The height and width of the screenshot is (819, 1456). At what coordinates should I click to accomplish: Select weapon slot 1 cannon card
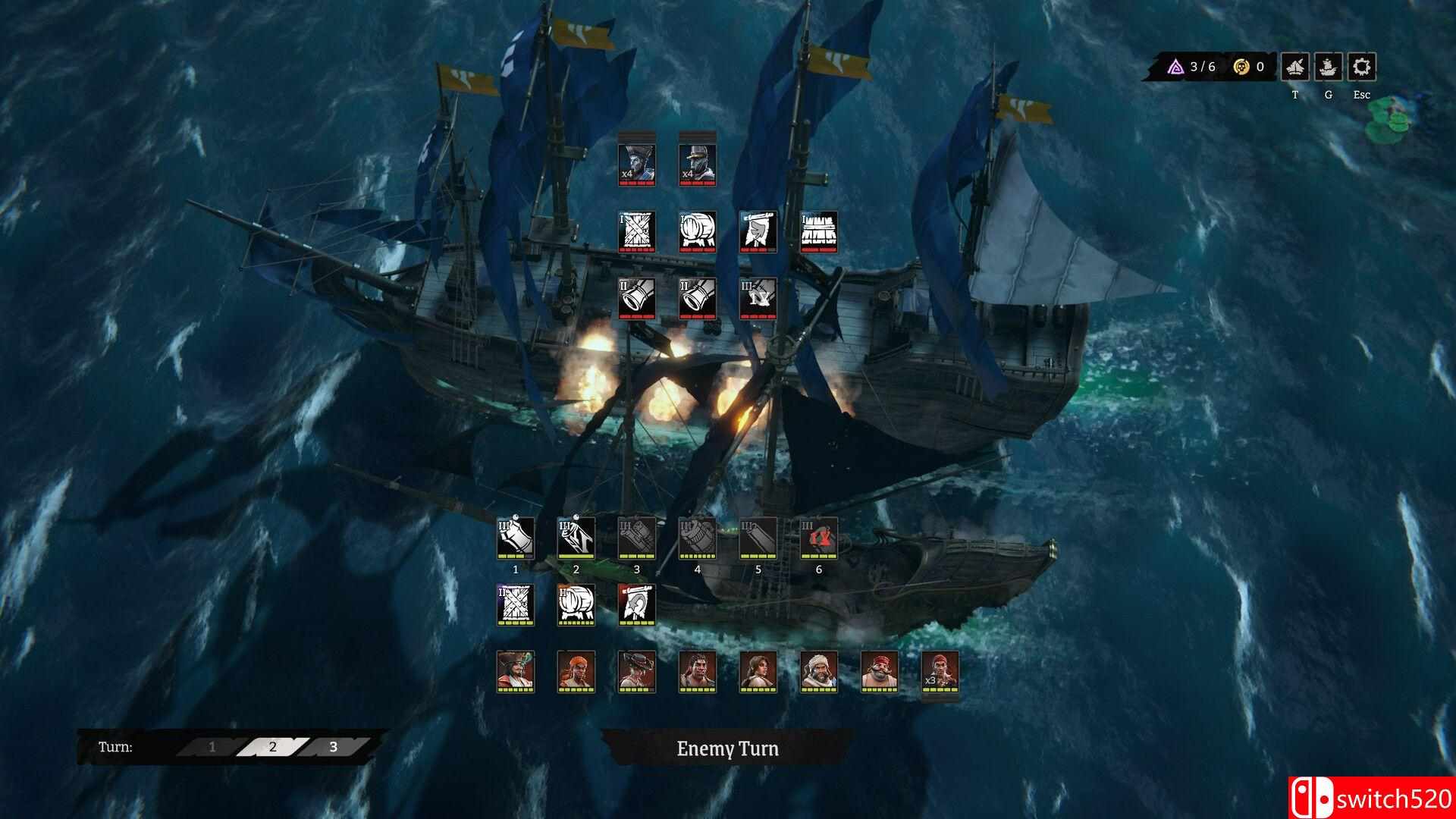[x=516, y=538]
